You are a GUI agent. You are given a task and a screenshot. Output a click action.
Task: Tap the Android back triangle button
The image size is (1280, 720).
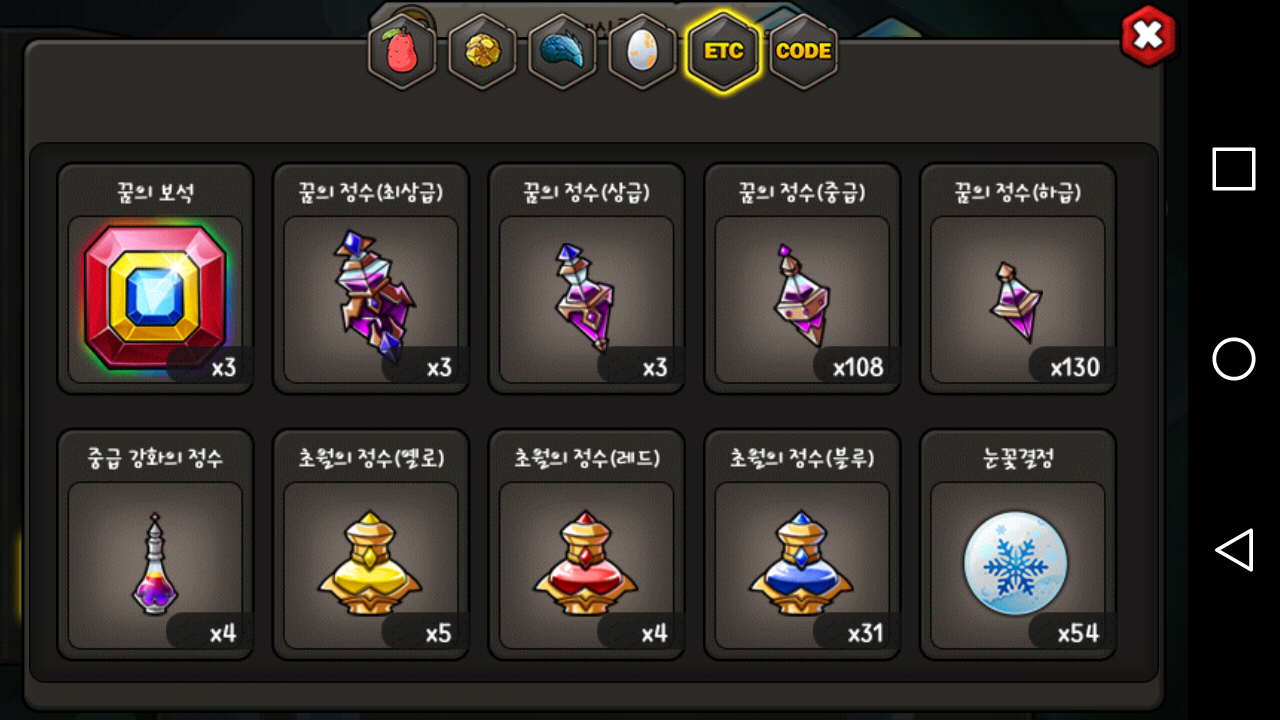1233,550
